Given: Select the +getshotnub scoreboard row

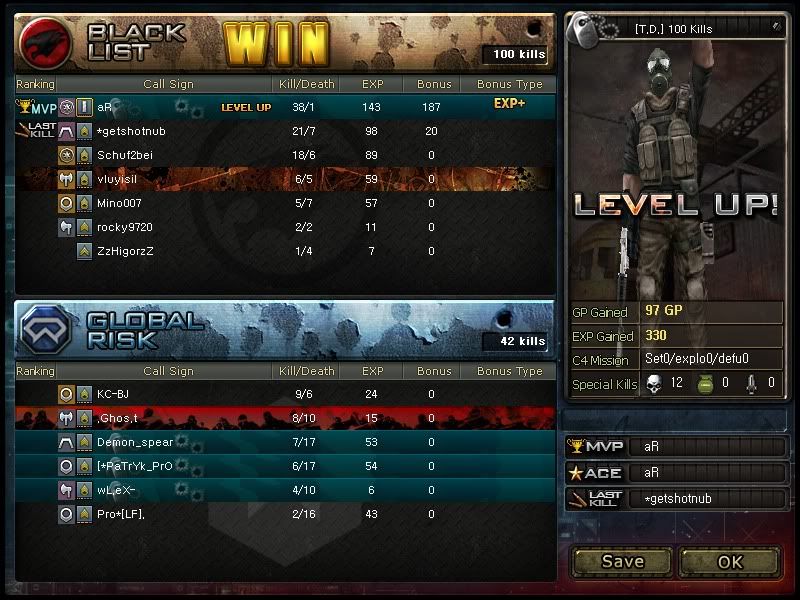Looking at the screenshot, I should tap(131, 131).
